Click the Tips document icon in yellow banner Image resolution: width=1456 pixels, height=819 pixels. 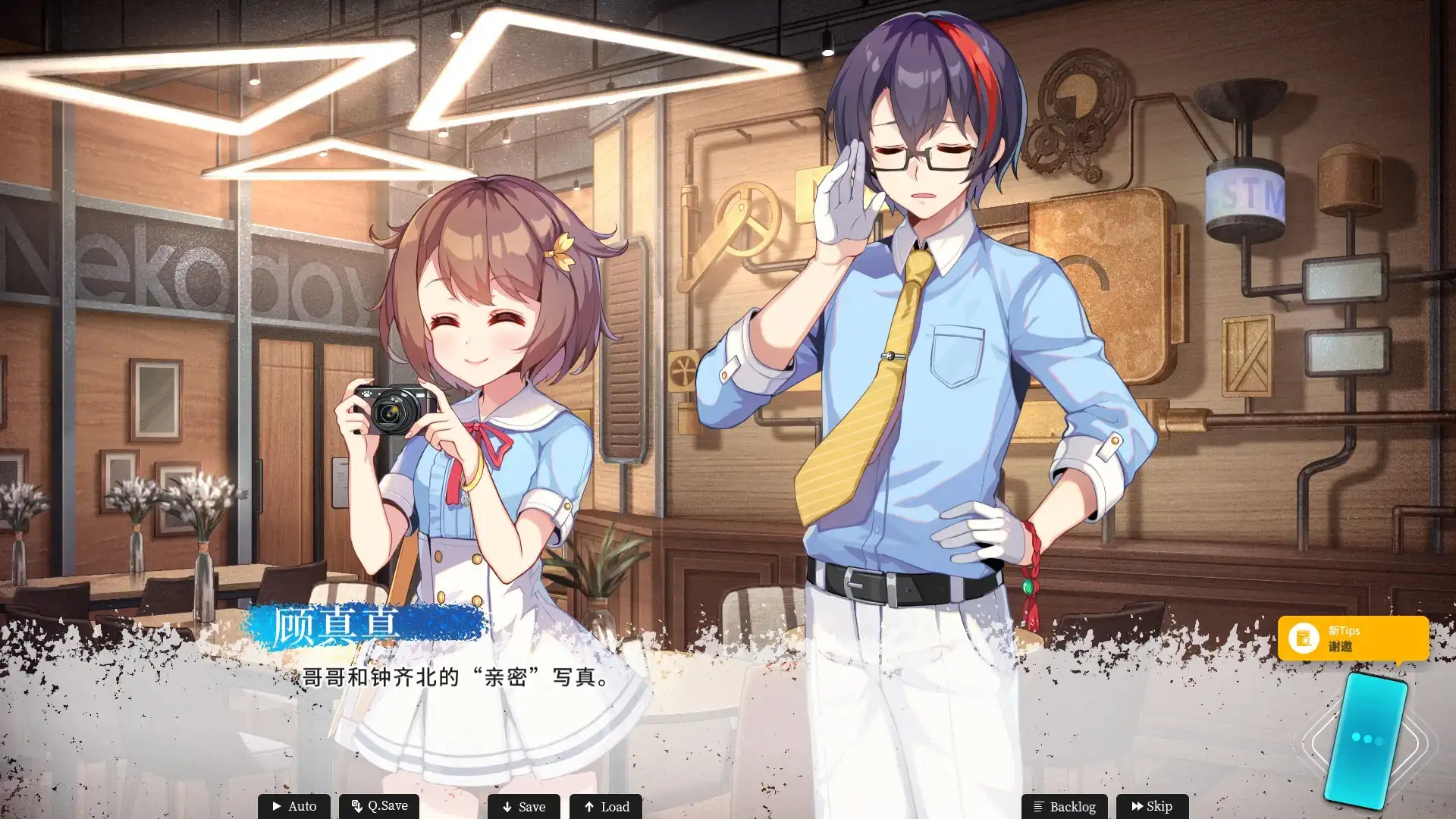click(1302, 638)
